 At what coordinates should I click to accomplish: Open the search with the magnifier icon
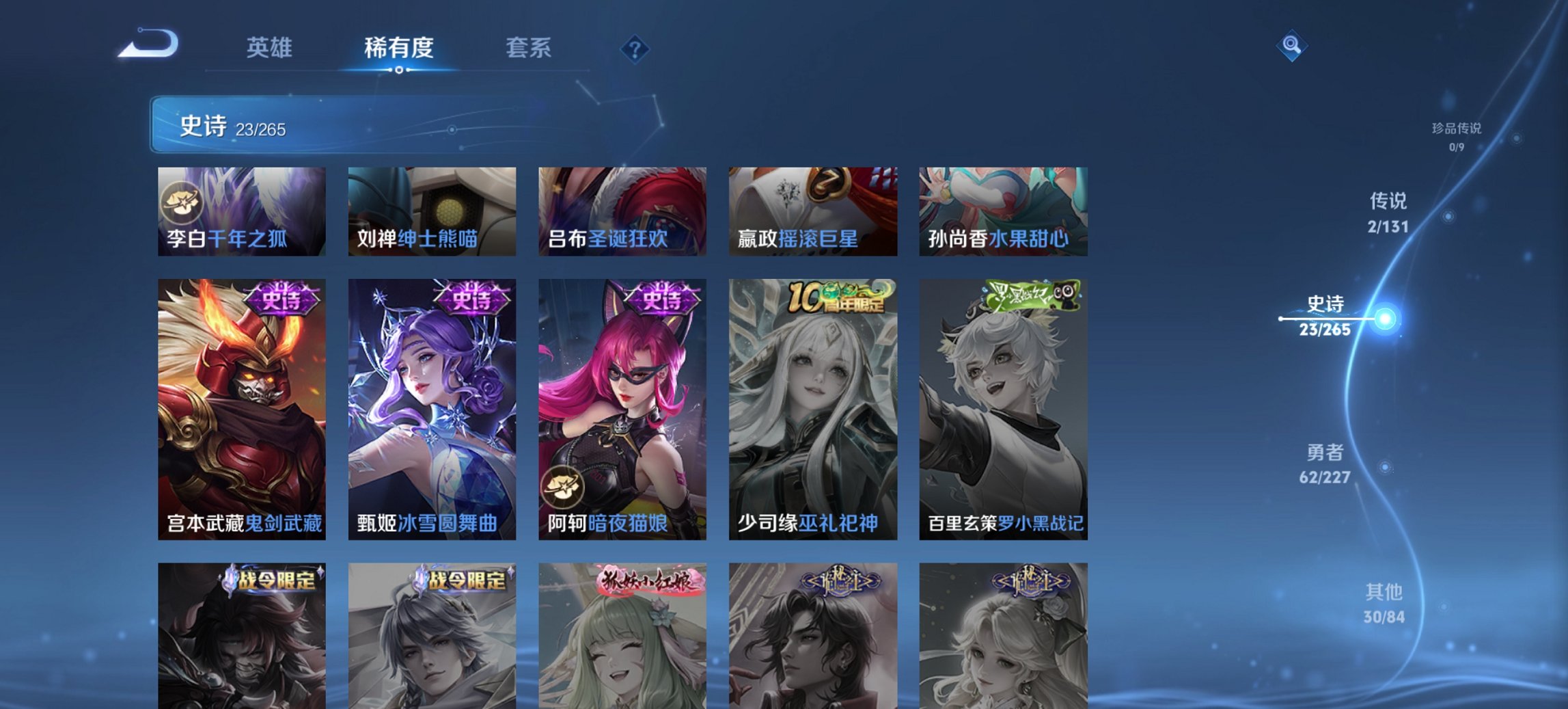(1291, 46)
